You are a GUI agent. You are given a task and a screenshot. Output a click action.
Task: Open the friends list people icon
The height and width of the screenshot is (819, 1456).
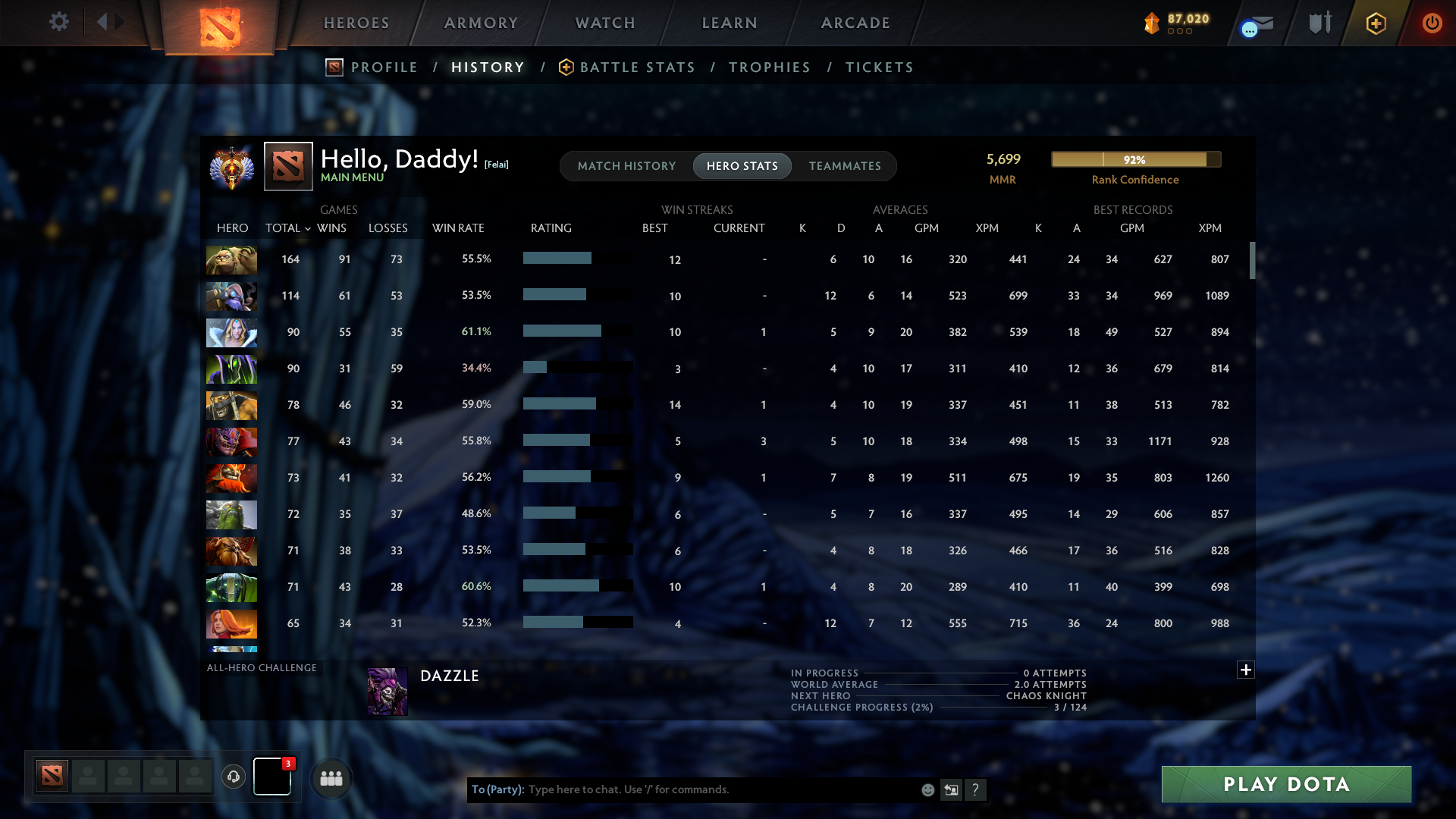331,777
